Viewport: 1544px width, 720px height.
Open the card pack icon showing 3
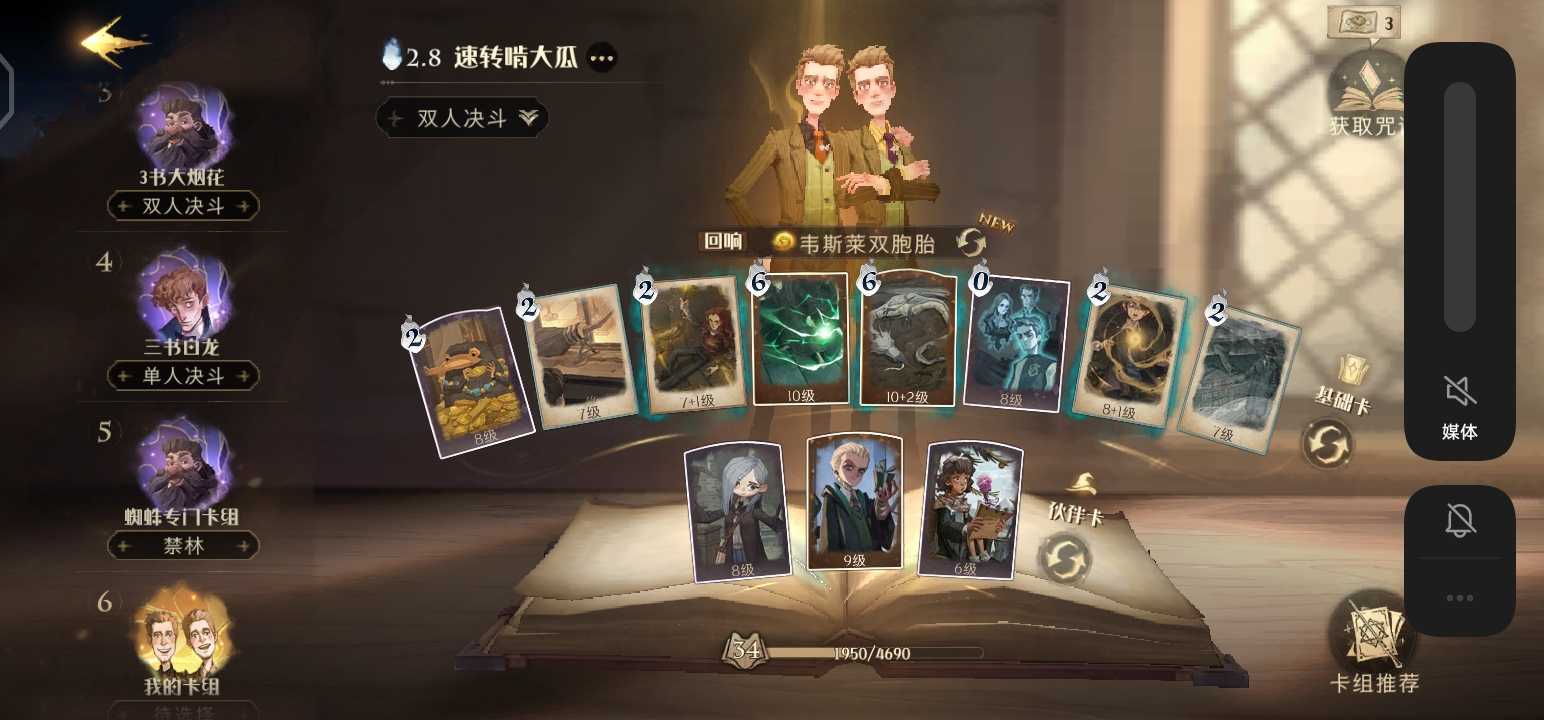pos(1365,22)
